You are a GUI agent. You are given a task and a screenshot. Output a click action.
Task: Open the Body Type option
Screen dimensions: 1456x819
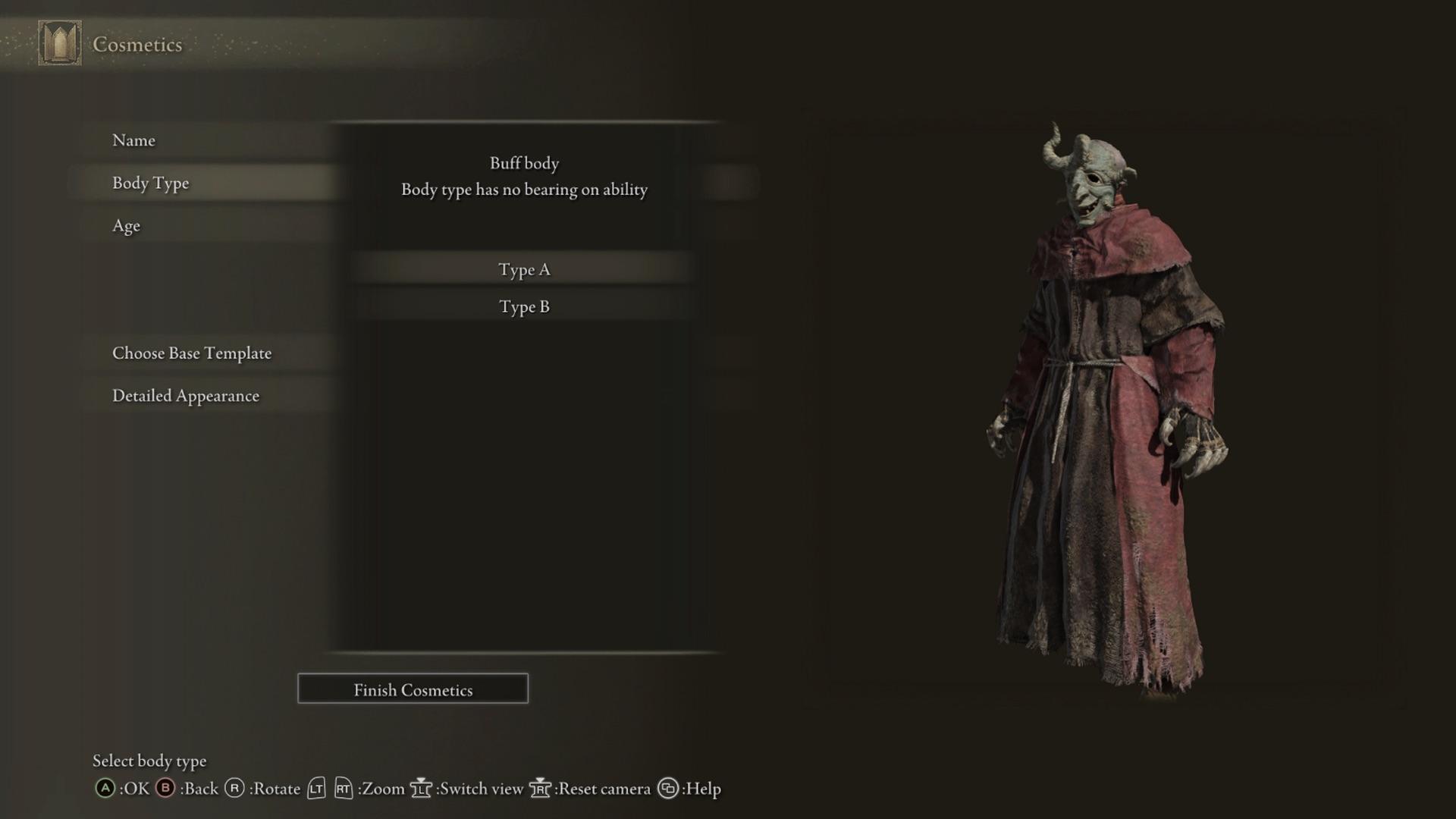pyautogui.click(x=151, y=183)
